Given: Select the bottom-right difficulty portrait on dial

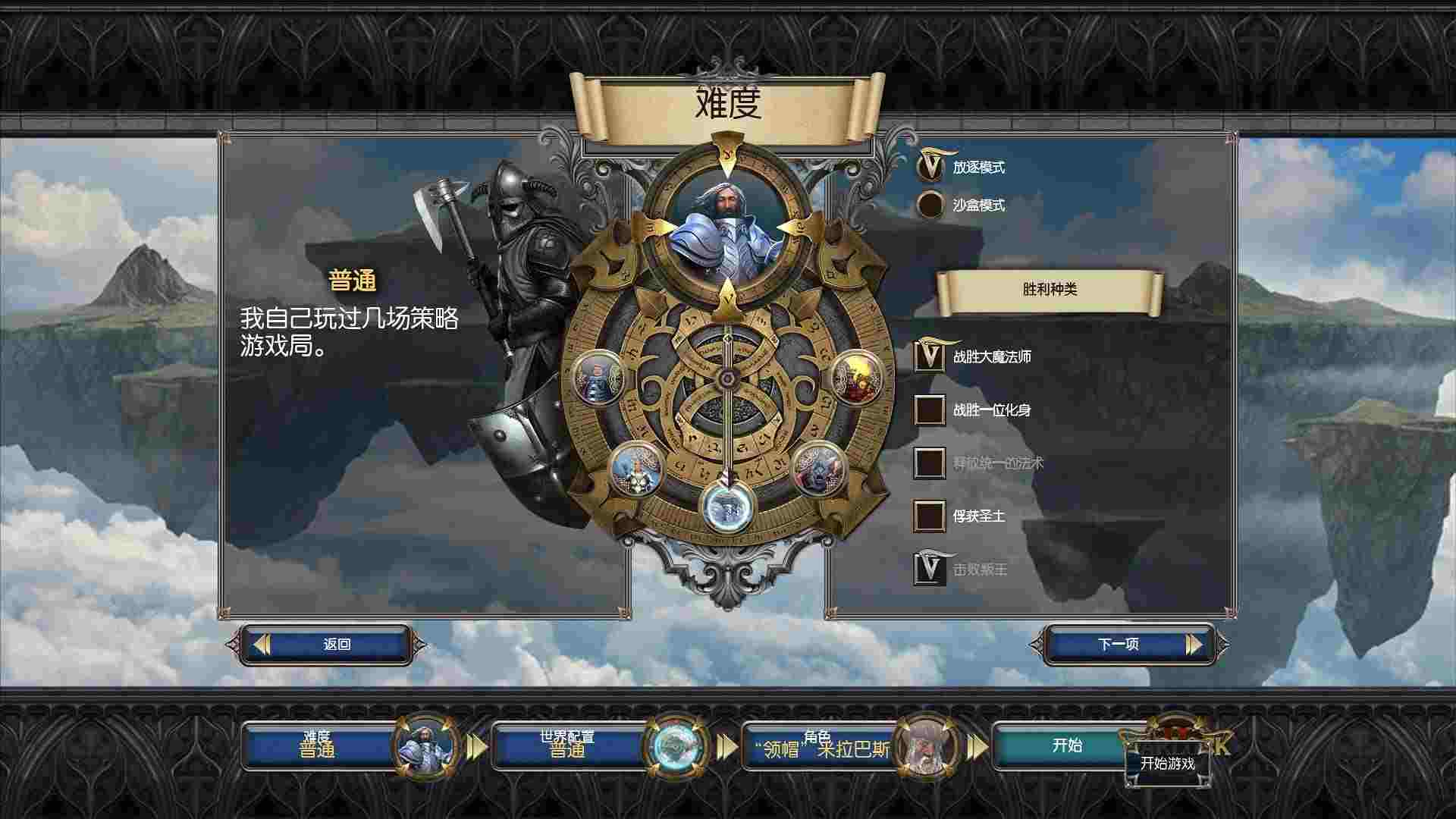Looking at the screenshot, I should tap(819, 469).
